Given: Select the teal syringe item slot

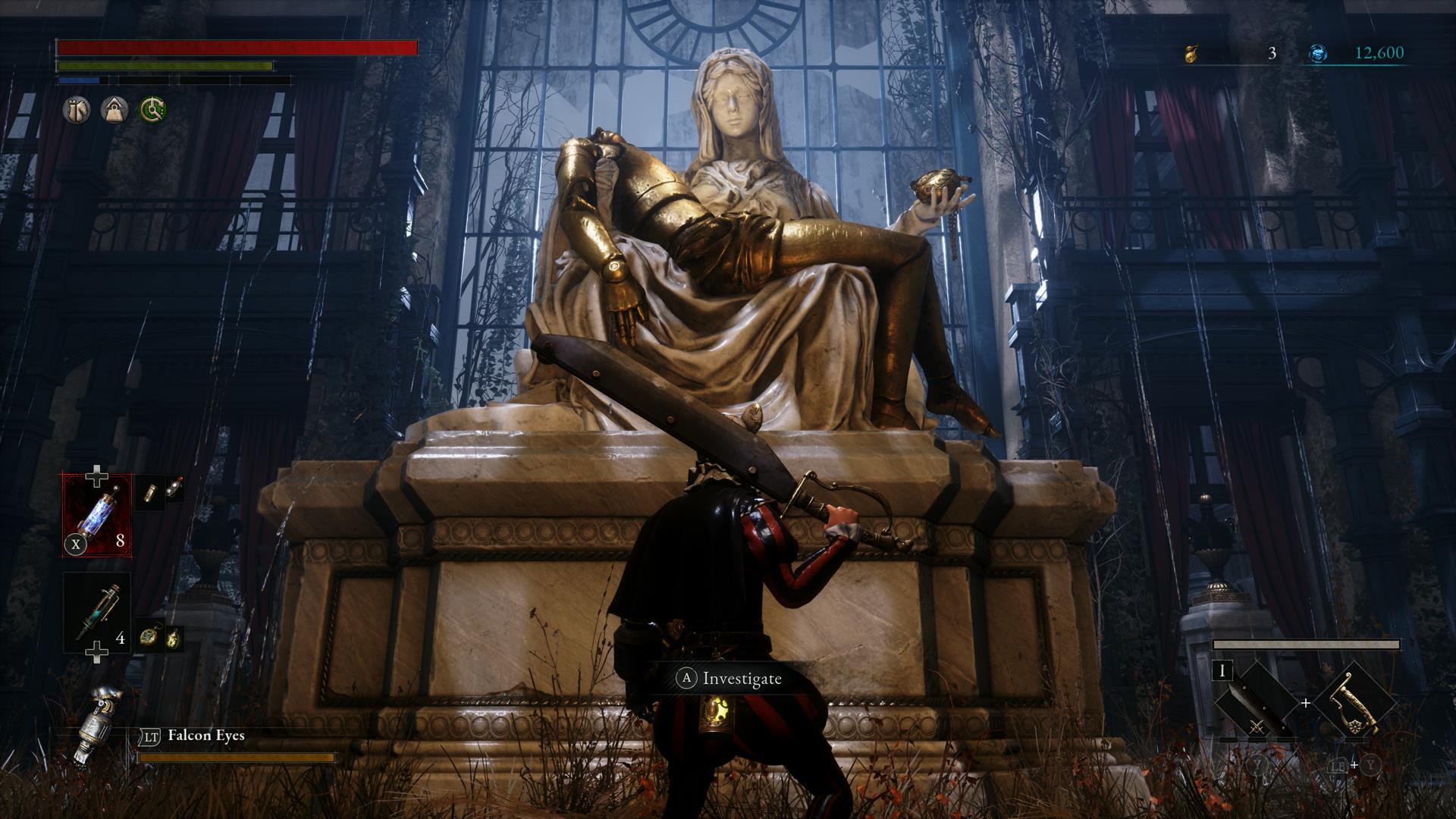Looking at the screenshot, I should tap(97, 611).
